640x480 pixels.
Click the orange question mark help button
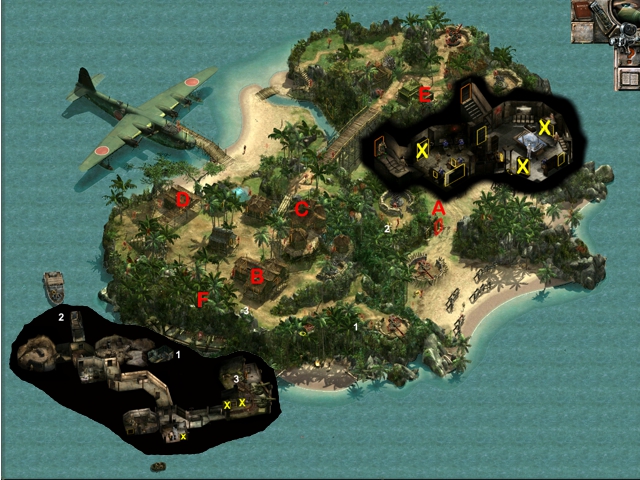pos(630,54)
